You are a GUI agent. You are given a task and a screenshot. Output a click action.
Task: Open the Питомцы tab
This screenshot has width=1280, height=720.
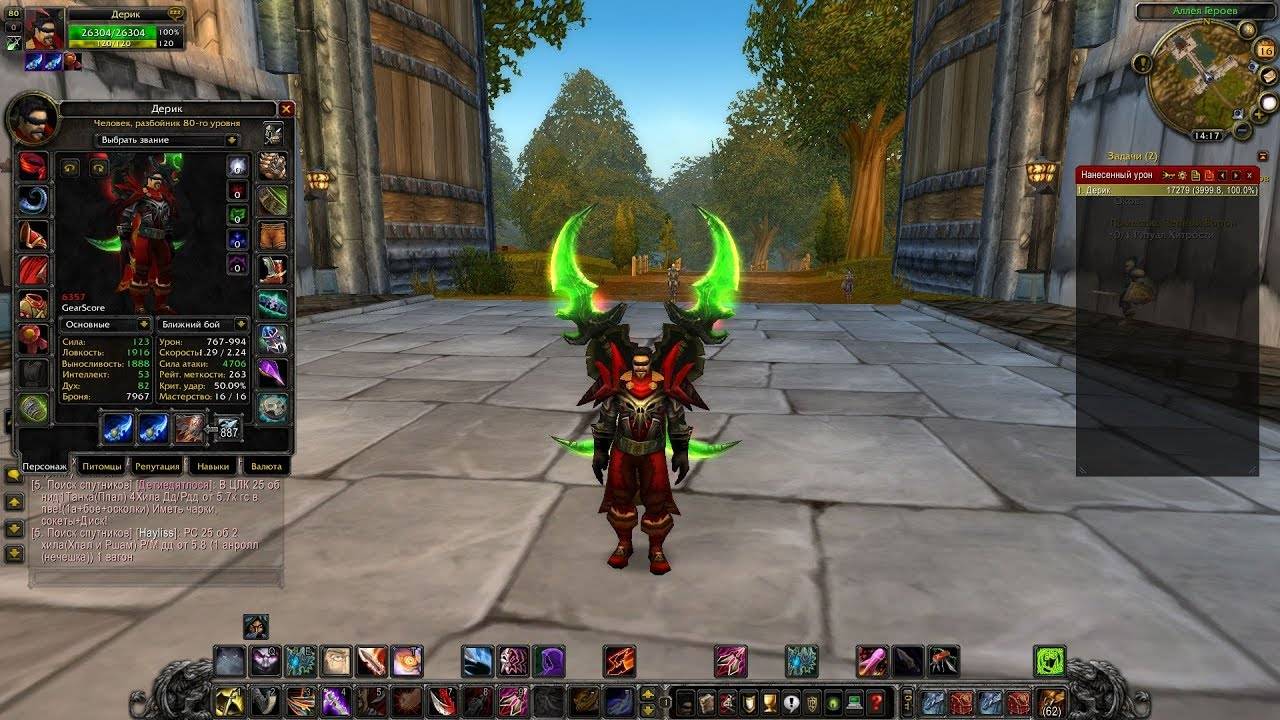[x=101, y=466]
